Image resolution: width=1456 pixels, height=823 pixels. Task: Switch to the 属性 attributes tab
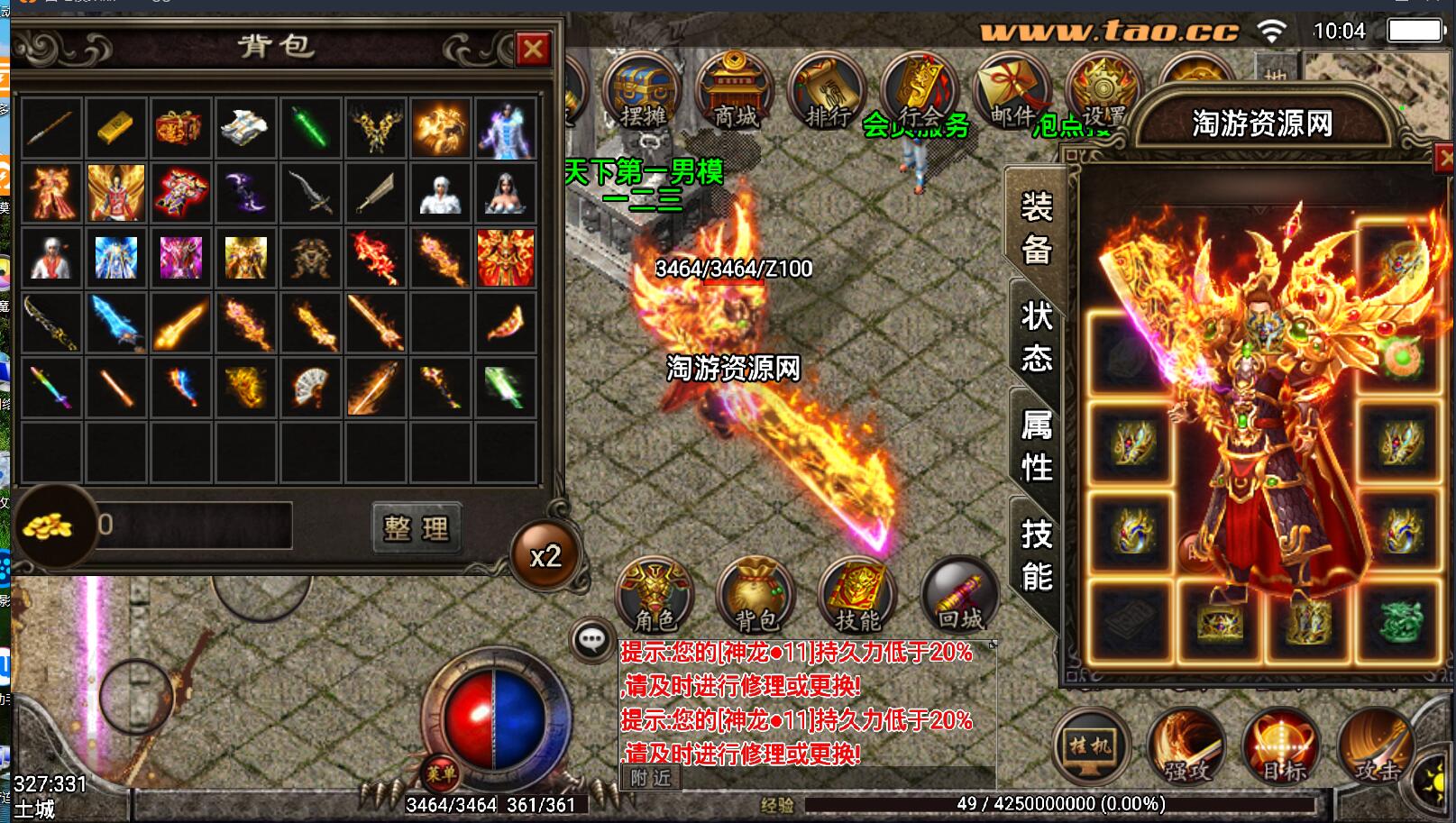[x=1036, y=445]
